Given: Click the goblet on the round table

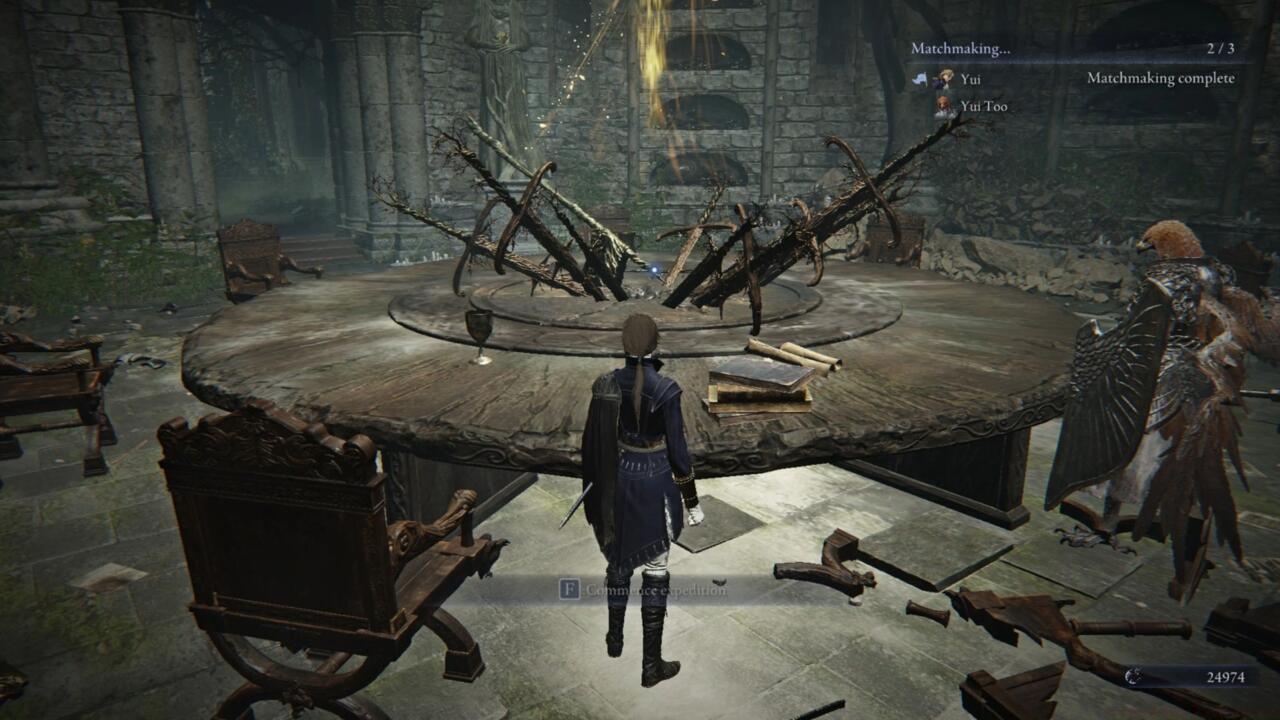Looking at the screenshot, I should (x=481, y=325).
